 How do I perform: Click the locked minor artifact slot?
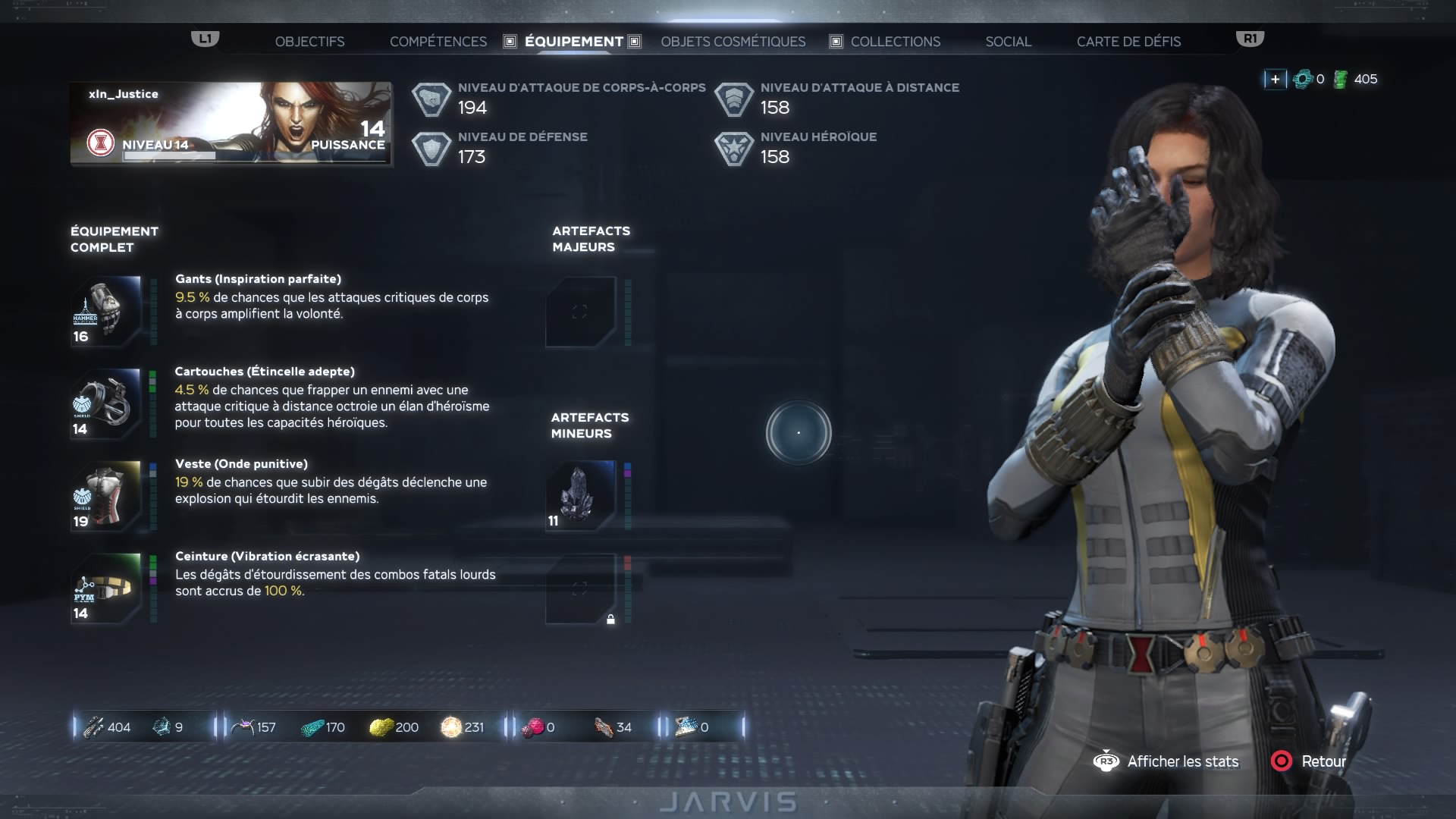click(x=581, y=588)
